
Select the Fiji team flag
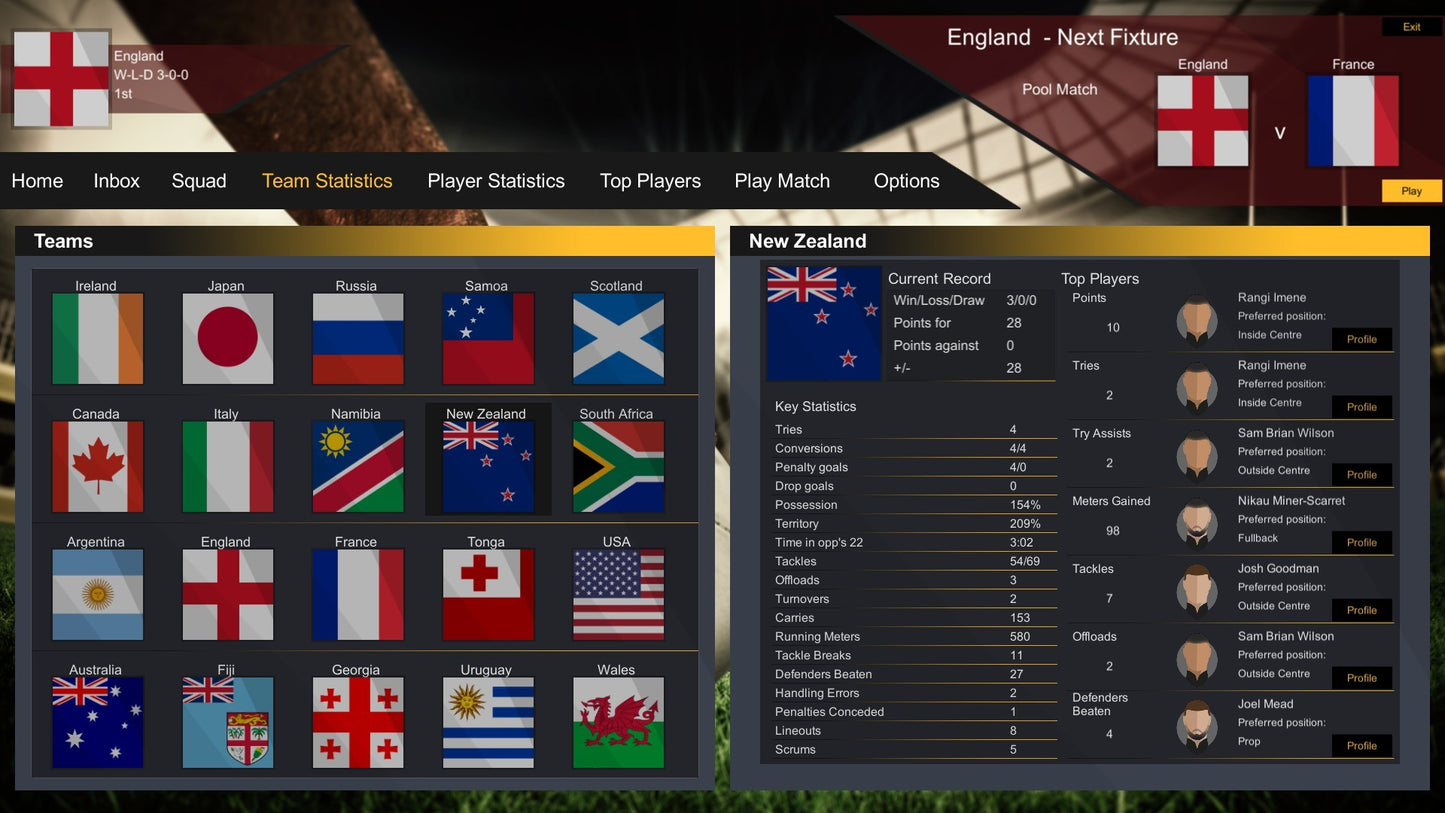(227, 722)
